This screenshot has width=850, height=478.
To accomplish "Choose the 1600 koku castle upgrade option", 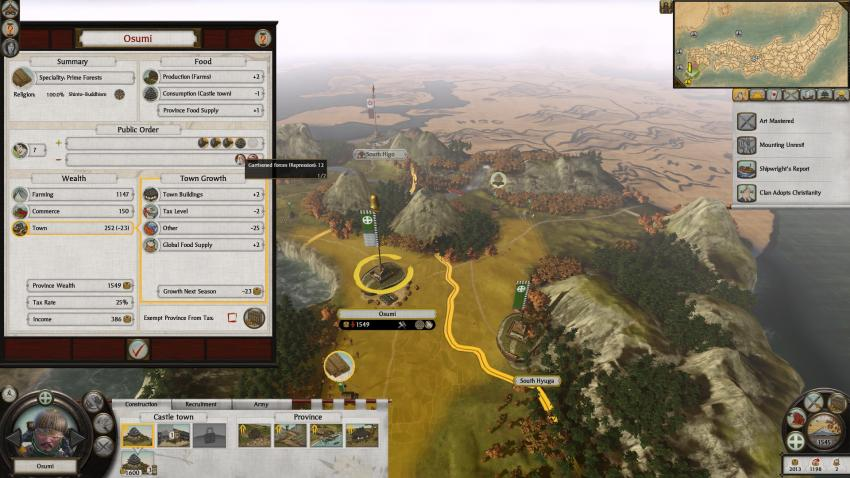I will click(138, 461).
